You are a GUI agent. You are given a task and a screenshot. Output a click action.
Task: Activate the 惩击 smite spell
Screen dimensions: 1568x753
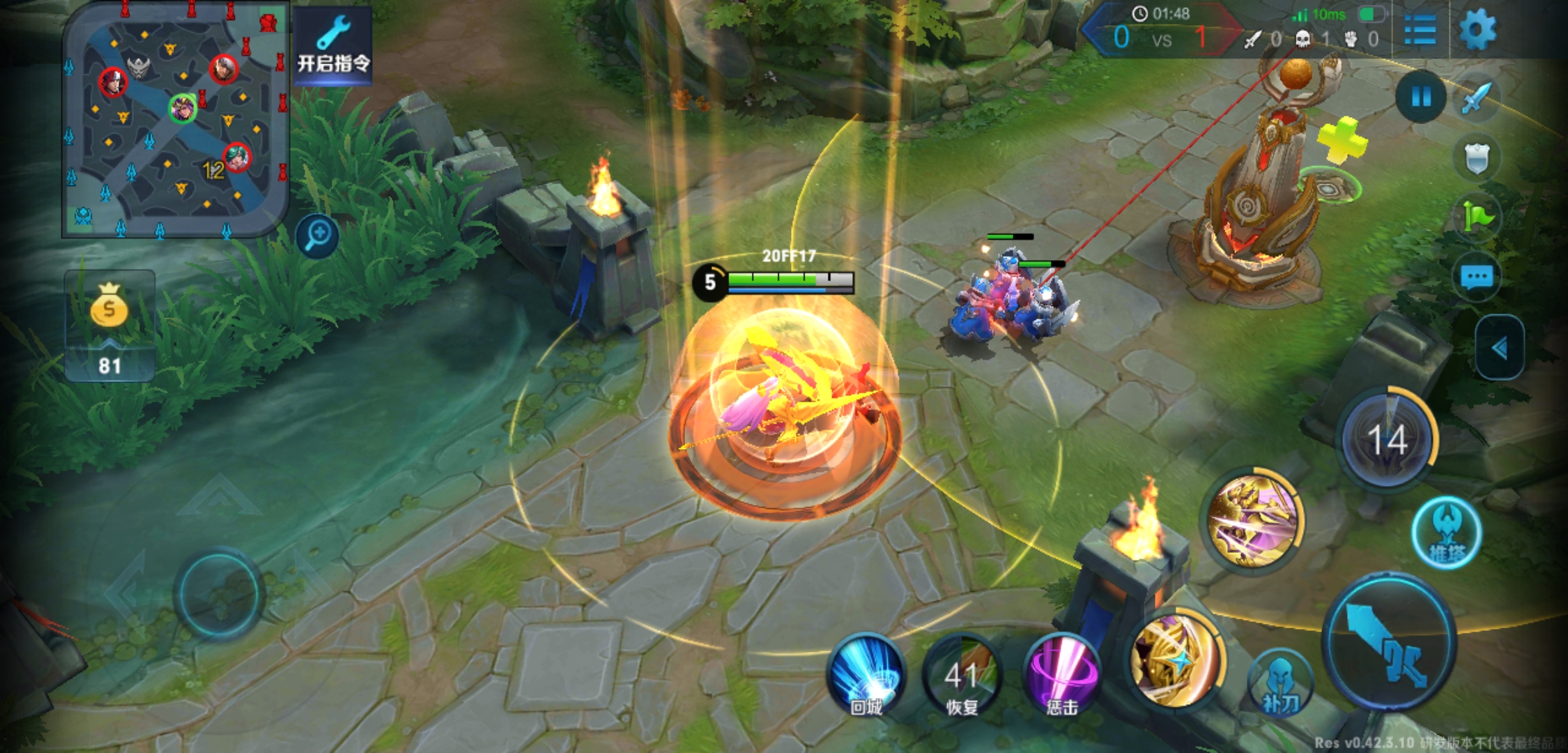coord(1061,675)
